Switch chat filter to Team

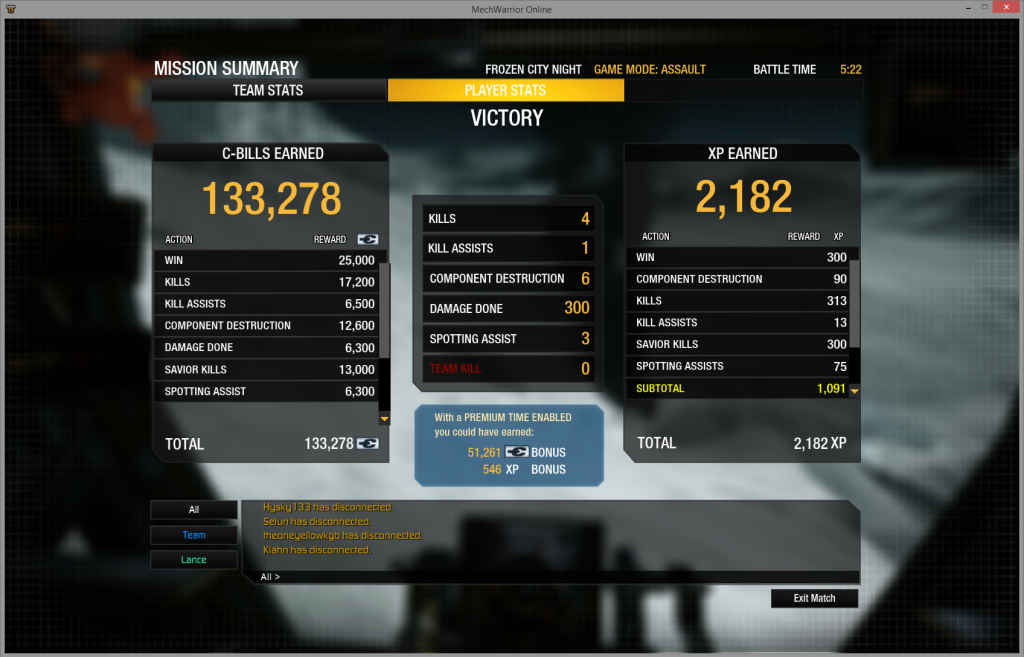(194, 535)
